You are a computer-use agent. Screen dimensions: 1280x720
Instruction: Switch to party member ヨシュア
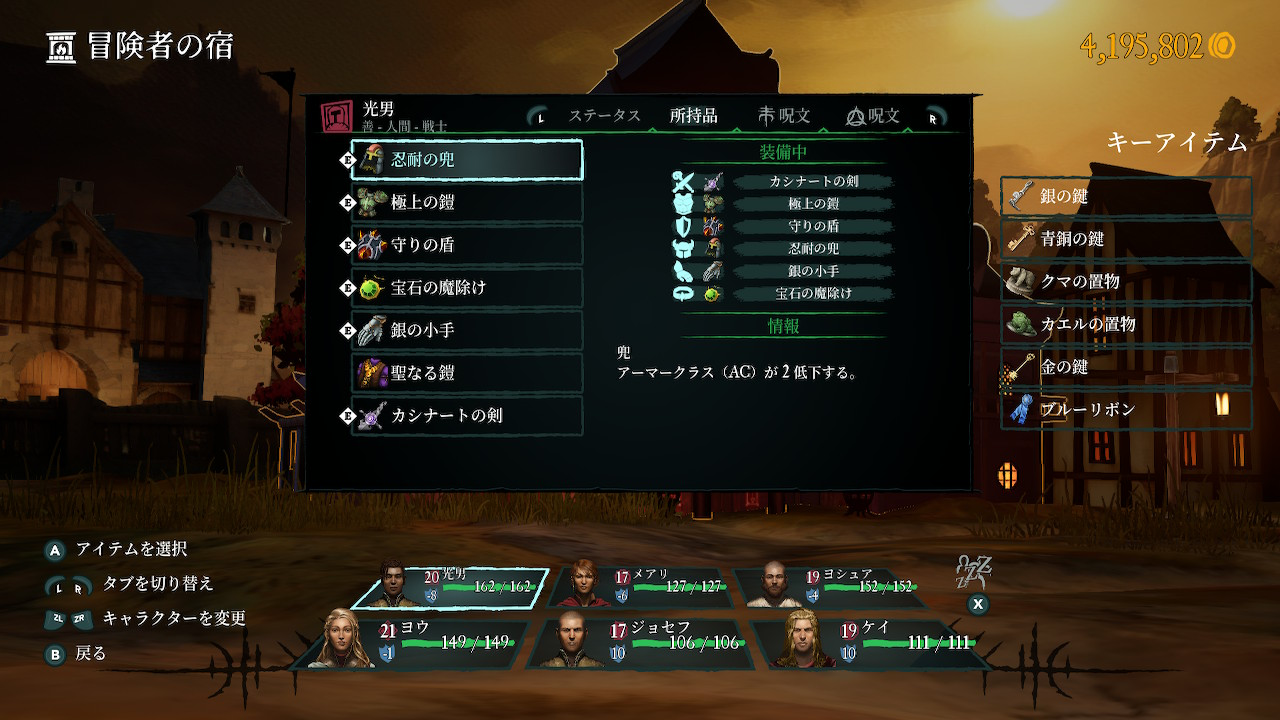tap(826, 586)
